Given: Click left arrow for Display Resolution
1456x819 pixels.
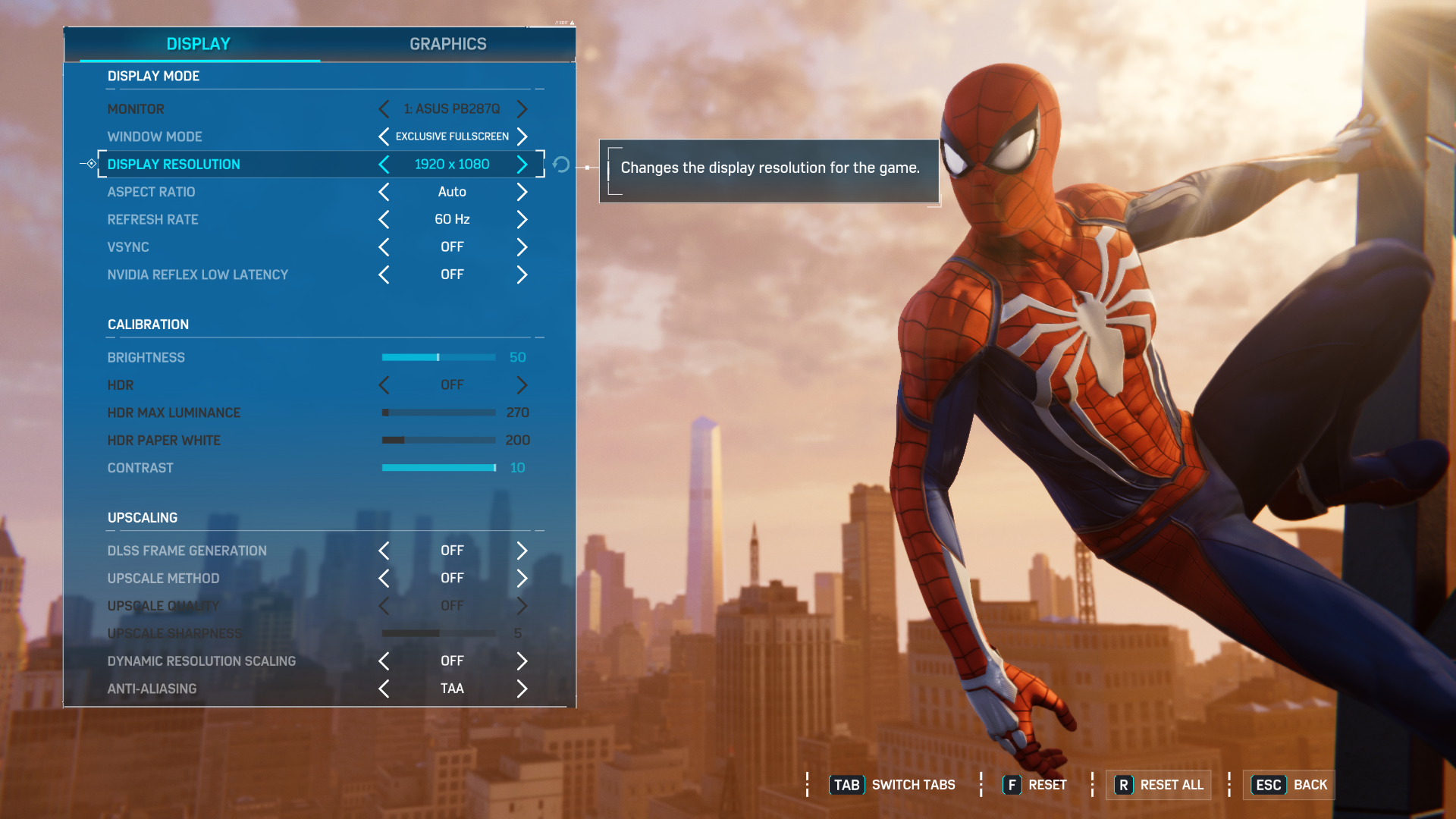Looking at the screenshot, I should coord(384,165).
